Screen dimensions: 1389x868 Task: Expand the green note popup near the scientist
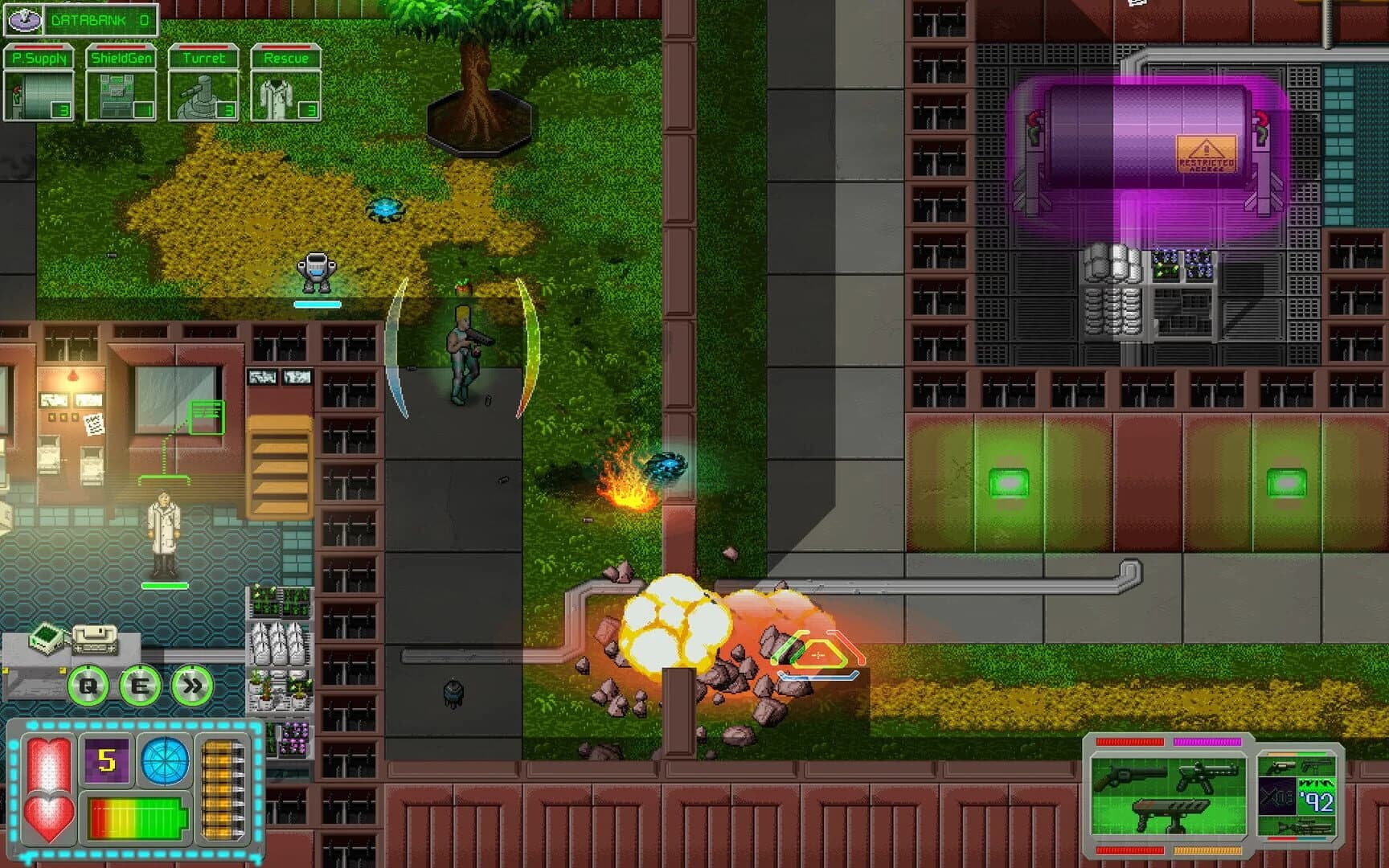[x=206, y=416]
